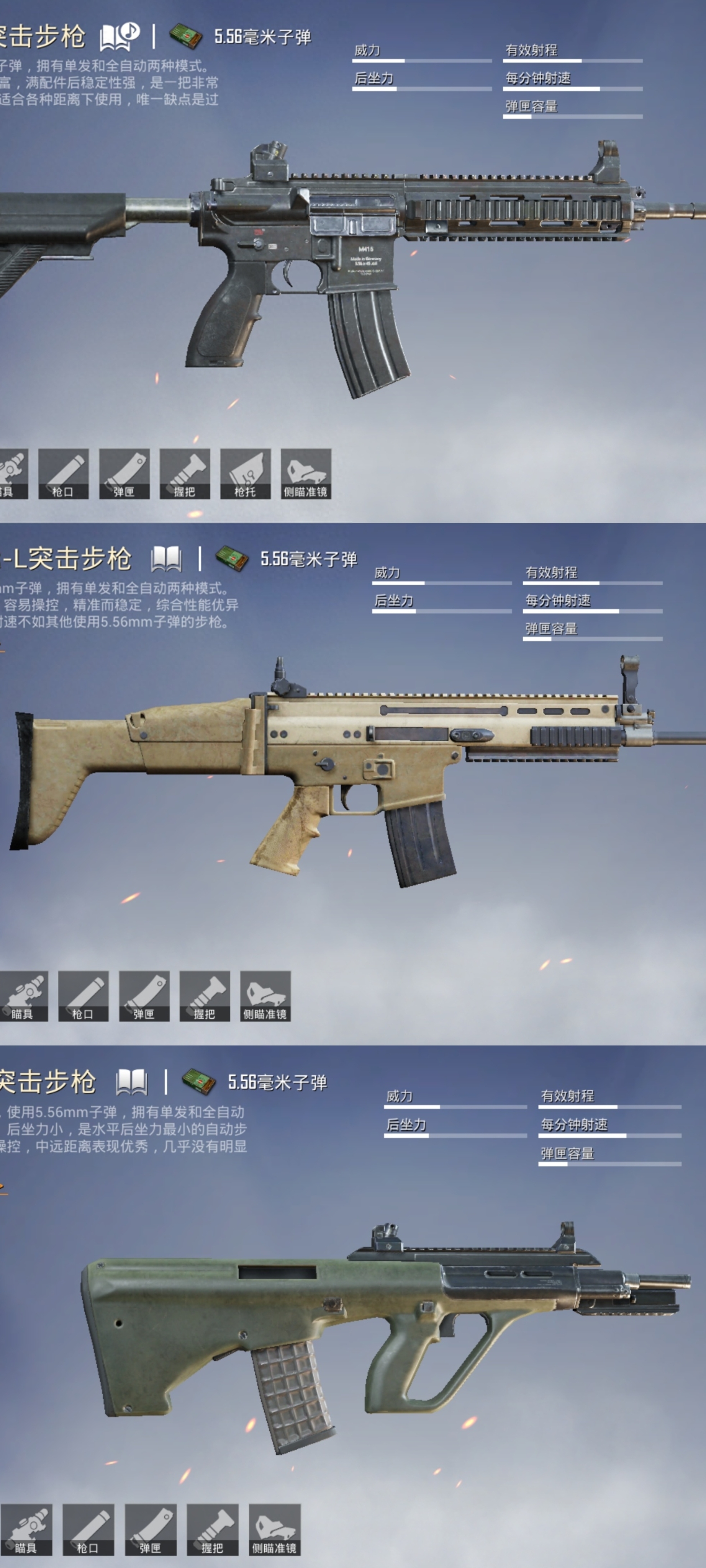Choose the AUG's 弹匣 magazine slot
706x1568 pixels.
(x=151, y=1529)
